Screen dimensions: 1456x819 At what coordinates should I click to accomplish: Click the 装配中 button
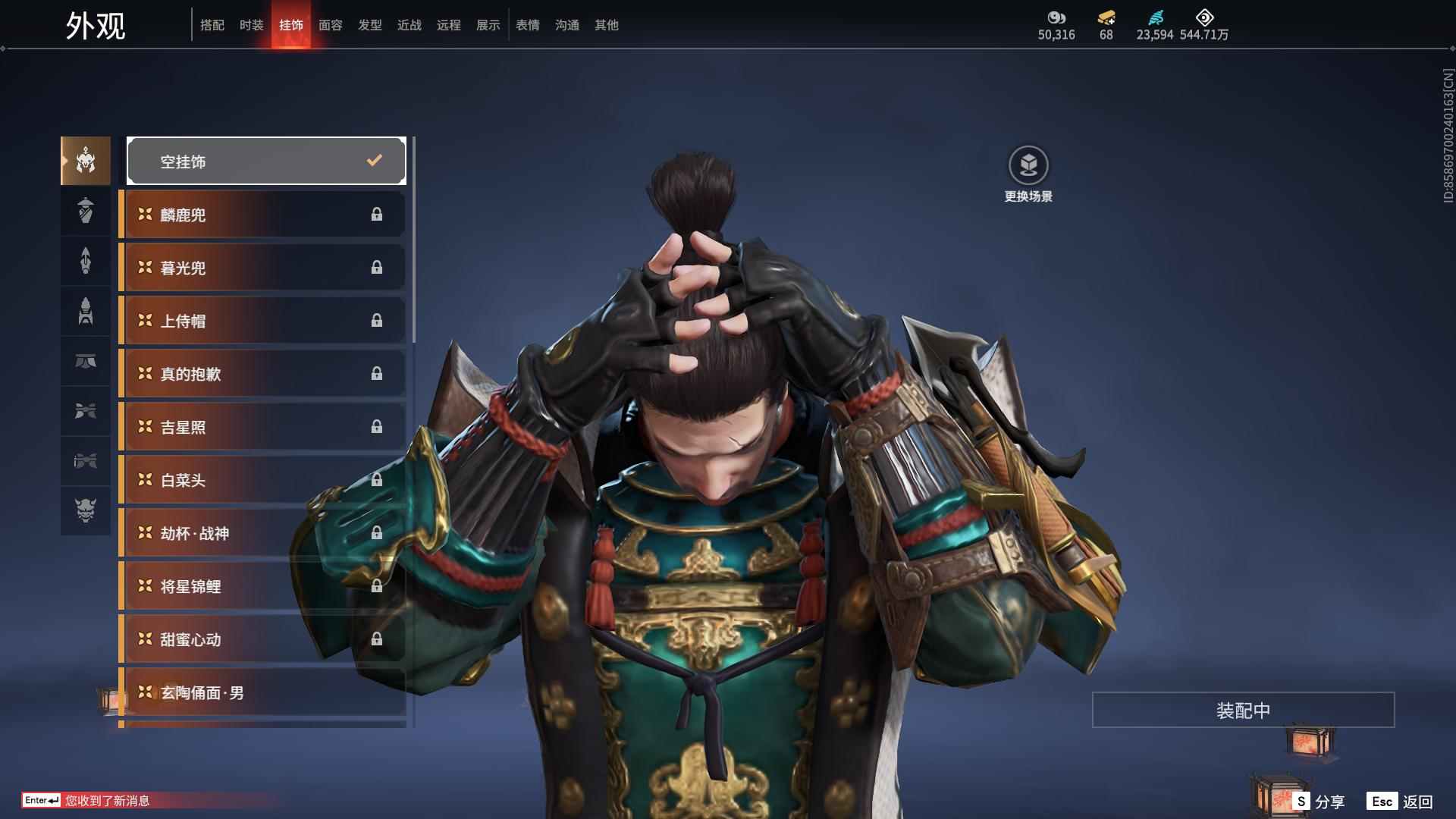coord(1242,710)
